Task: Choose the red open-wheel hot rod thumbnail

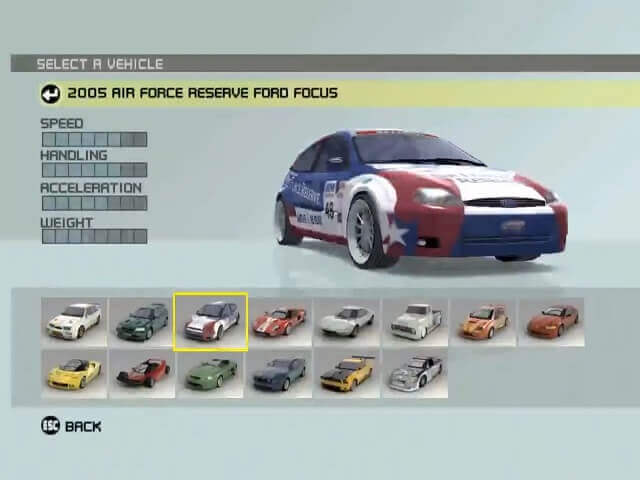Action: pos(142,372)
